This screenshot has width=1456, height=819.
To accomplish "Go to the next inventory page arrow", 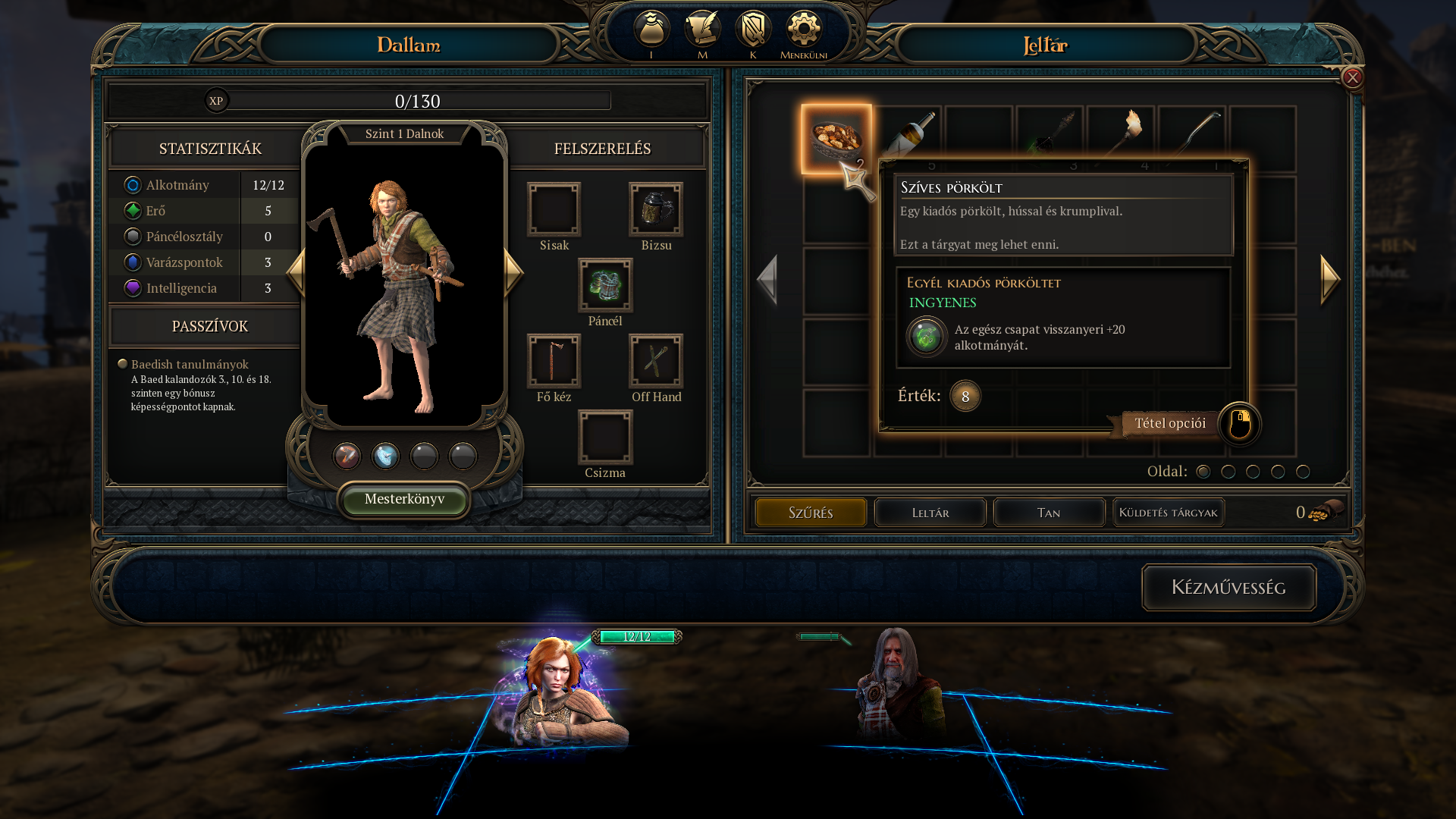I will pos(1330,279).
